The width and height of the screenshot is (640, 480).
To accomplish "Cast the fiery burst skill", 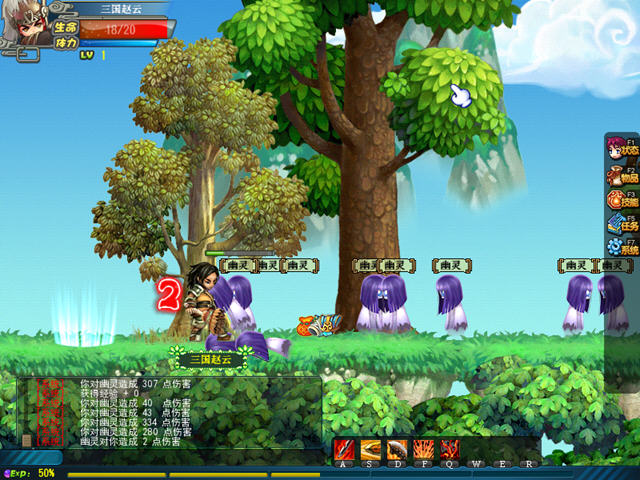I will click(423, 449).
